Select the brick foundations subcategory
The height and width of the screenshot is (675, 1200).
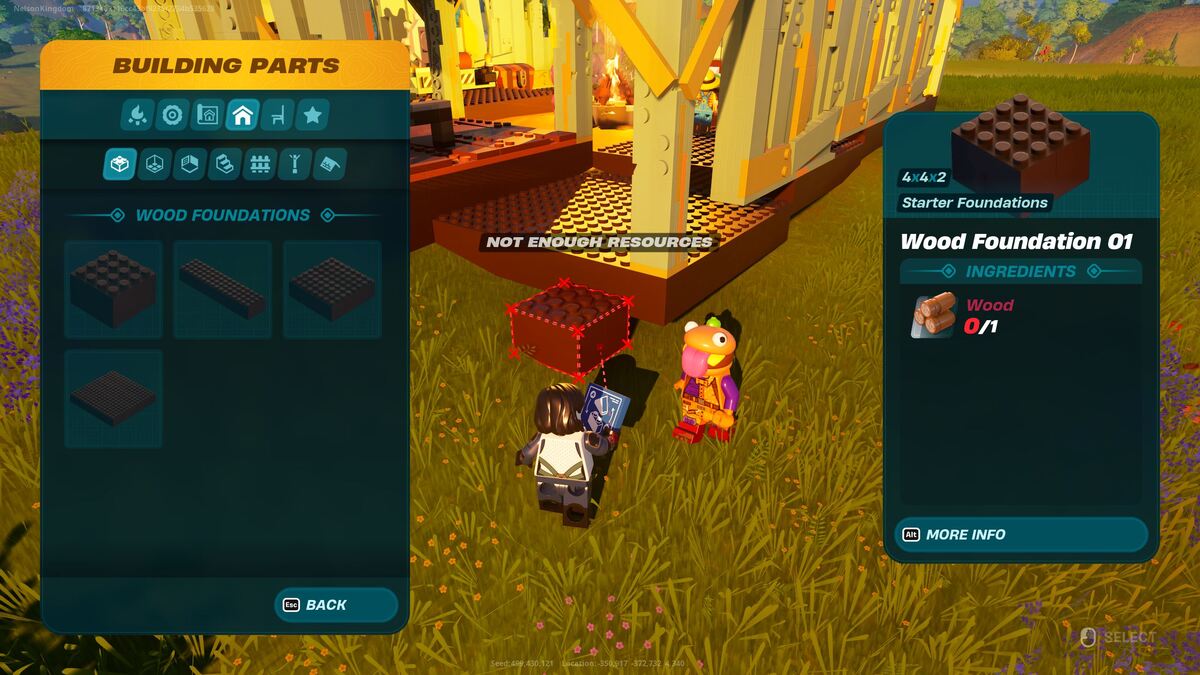pyautogui.click(x=120, y=164)
